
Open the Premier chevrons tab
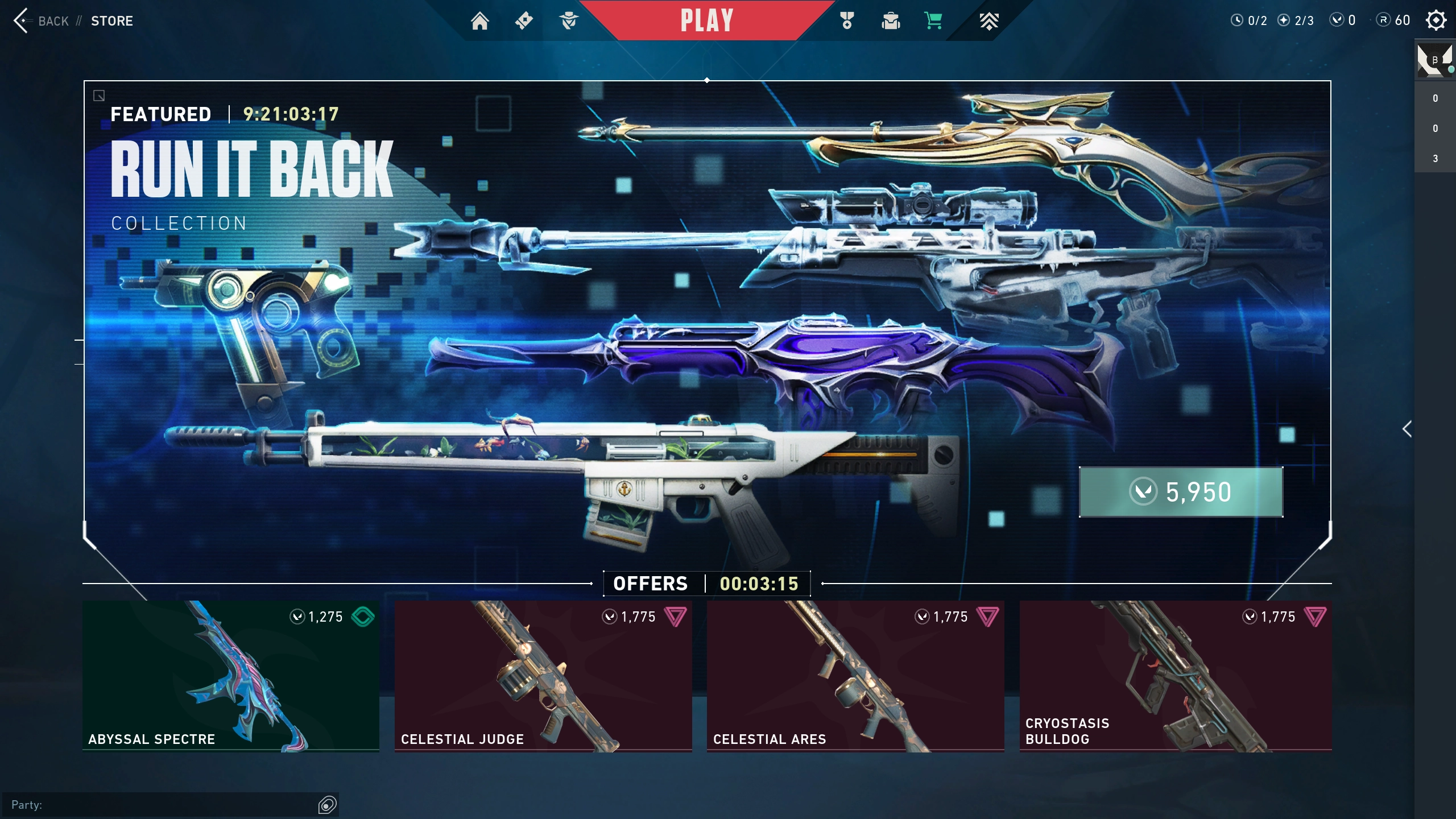click(989, 21)
